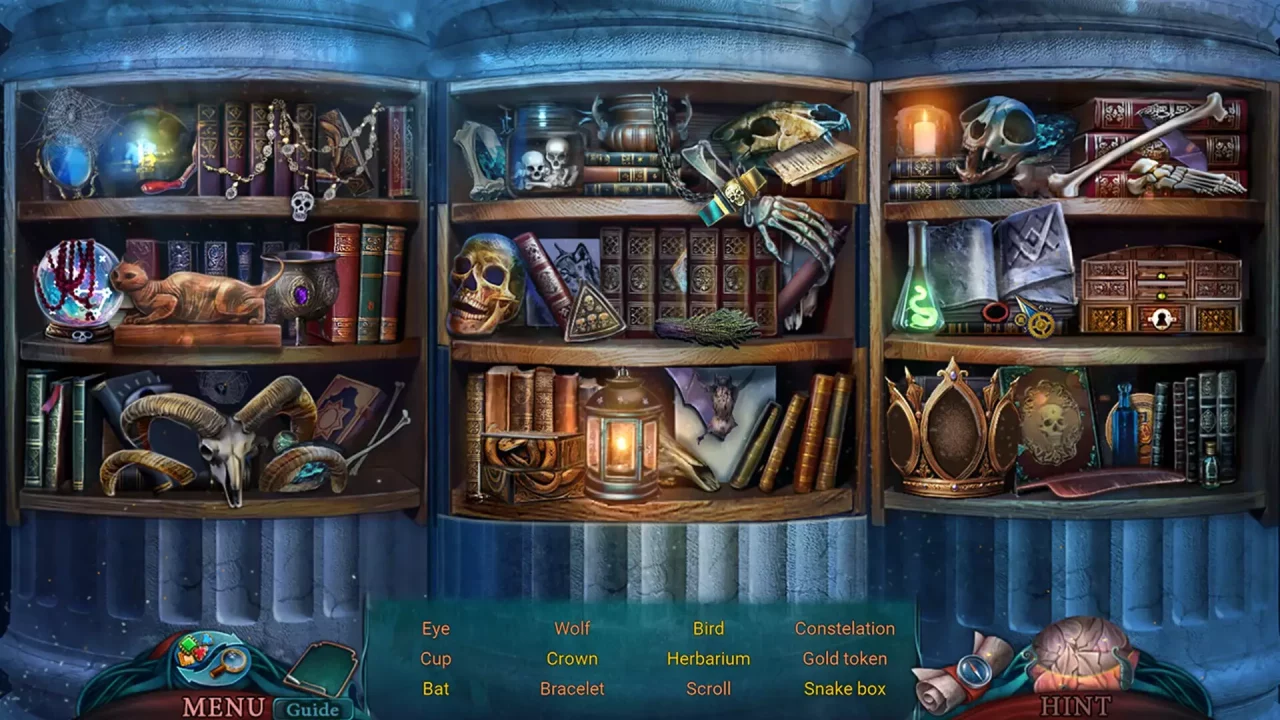Click 'Snake box' in the object list

tap(845, 688)
